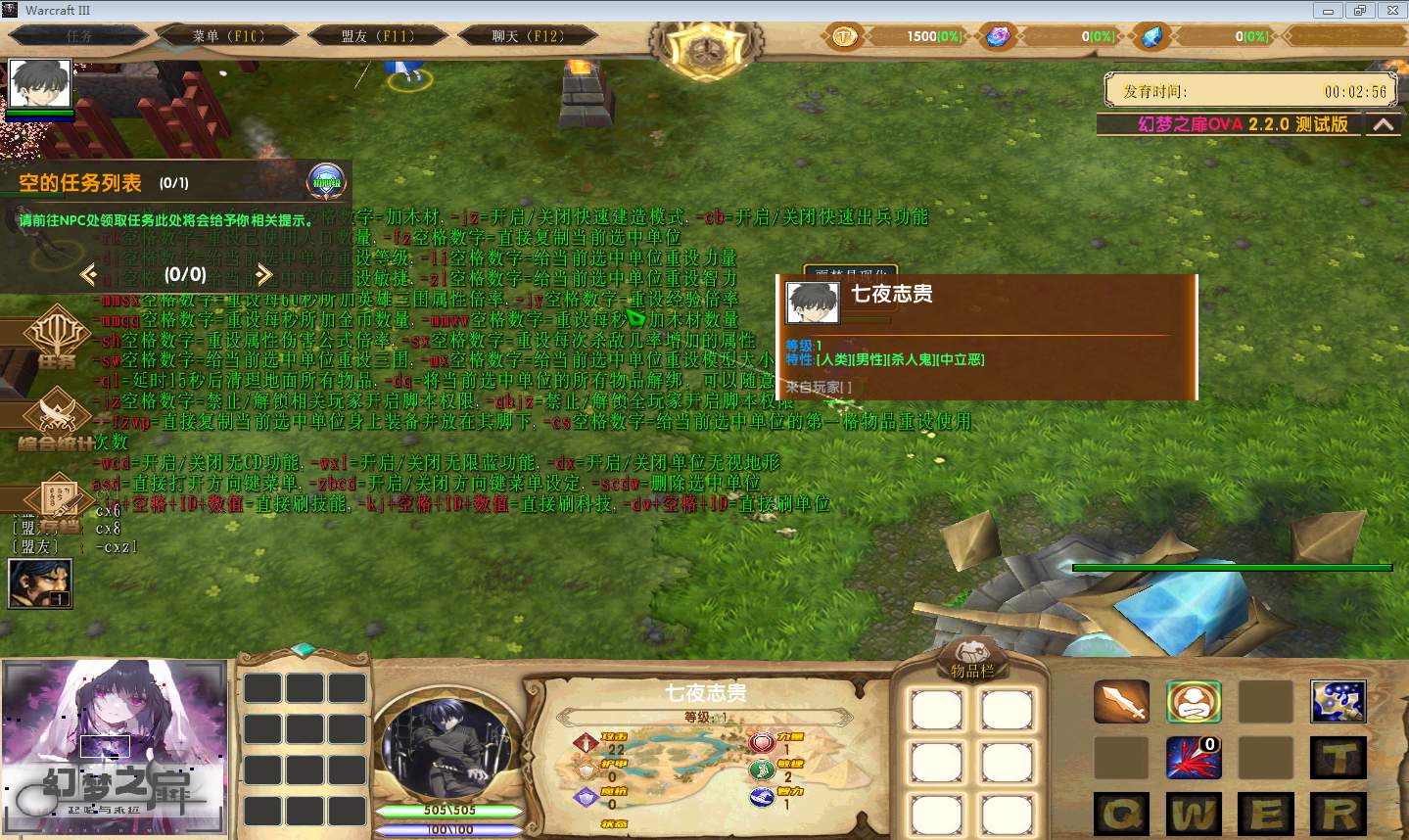The height and width of the screenshot is (840, 1409).
Task: Click the T skill slot
Action: click(1338, 758)
